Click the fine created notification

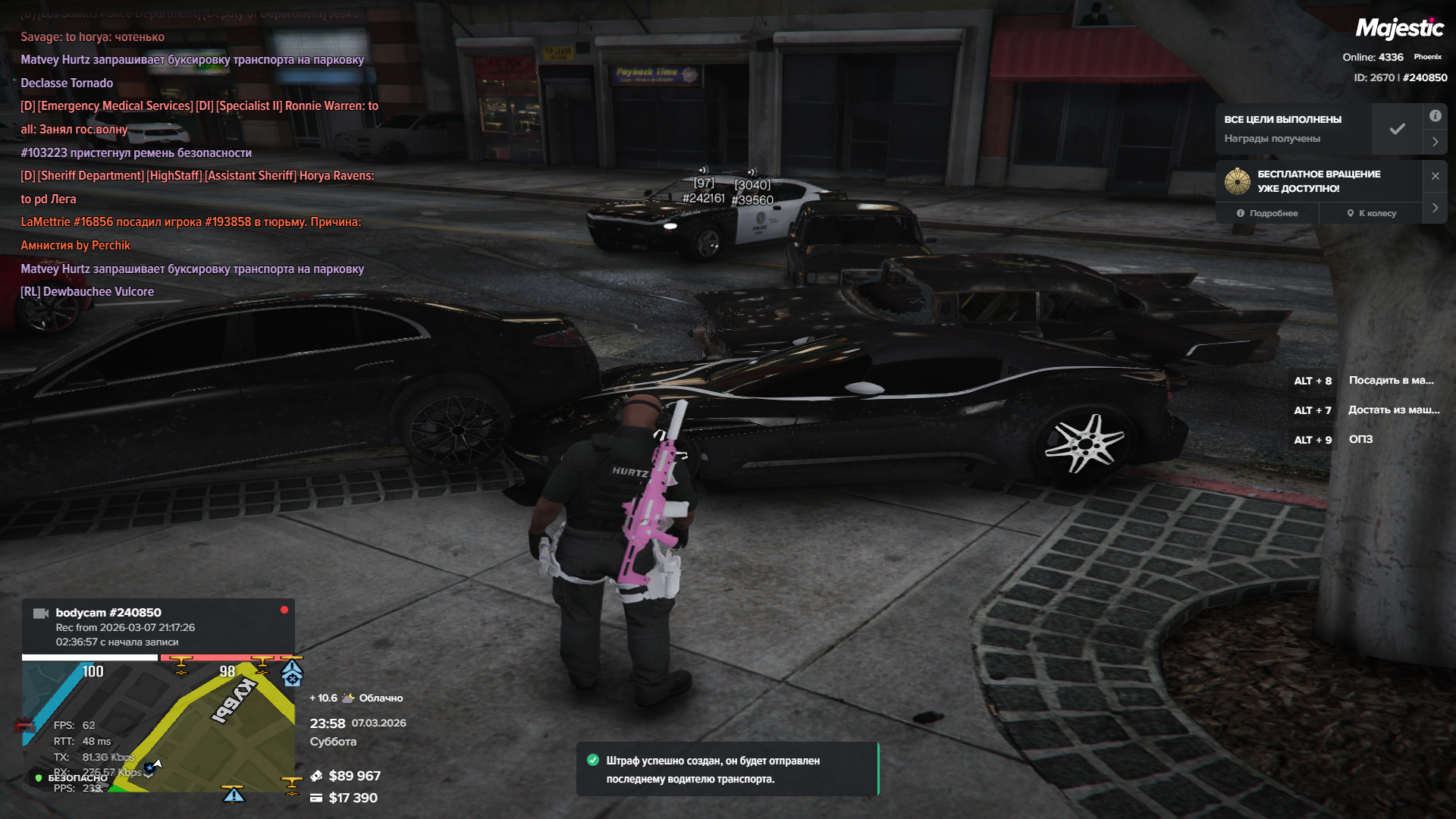click(726, 770)
